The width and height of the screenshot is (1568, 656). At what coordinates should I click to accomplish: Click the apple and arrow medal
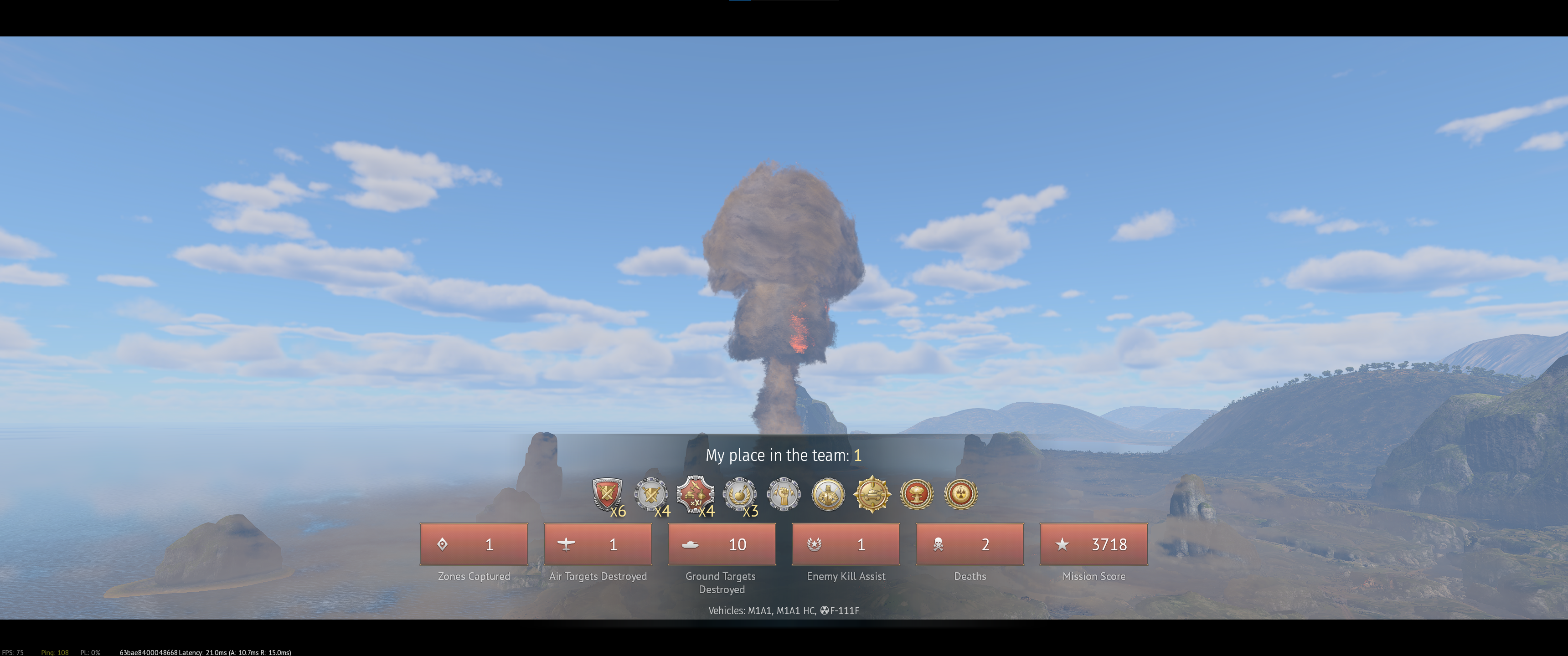(x=740, y=493)
